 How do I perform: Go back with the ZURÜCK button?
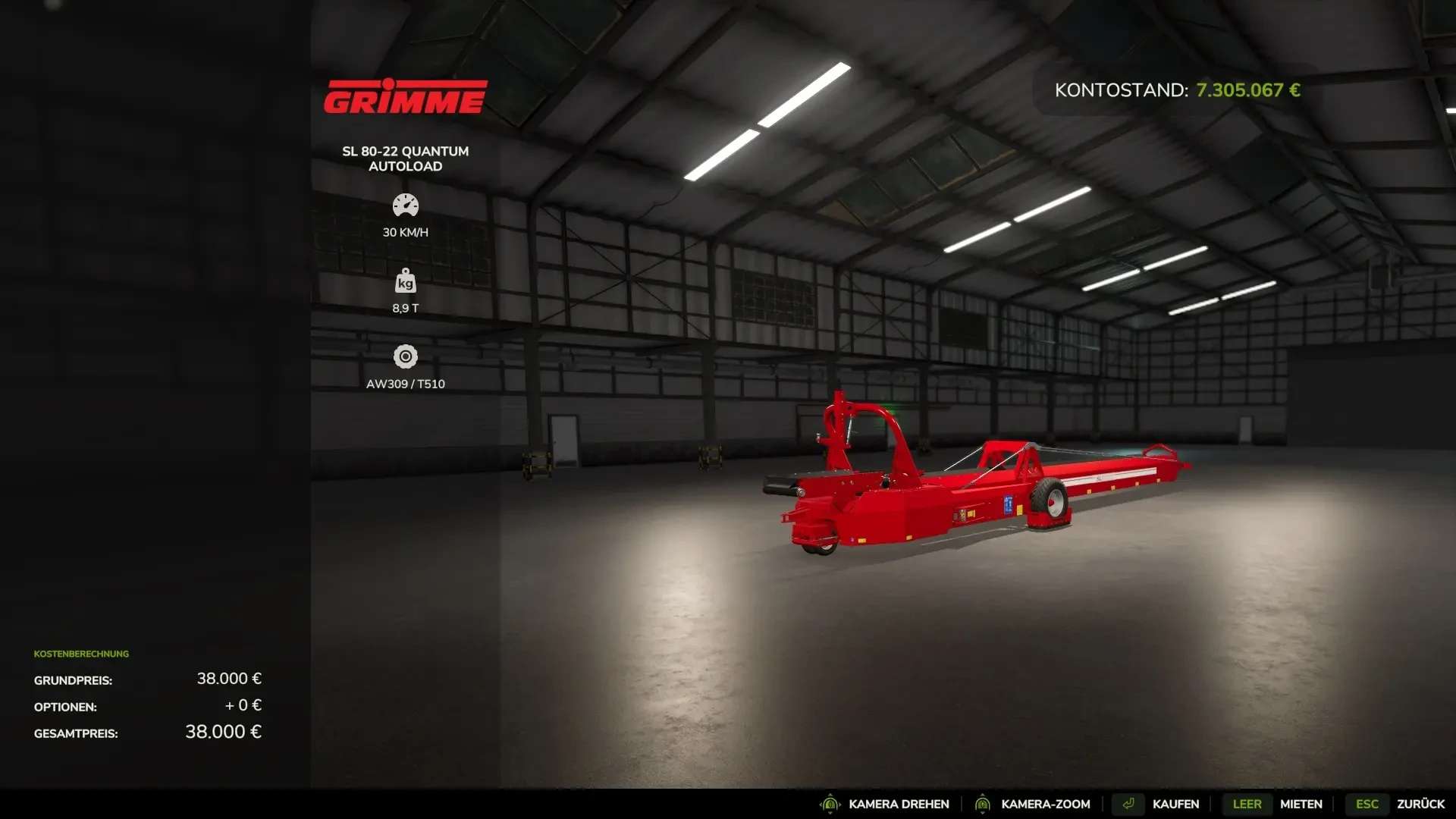point(1420,804)
